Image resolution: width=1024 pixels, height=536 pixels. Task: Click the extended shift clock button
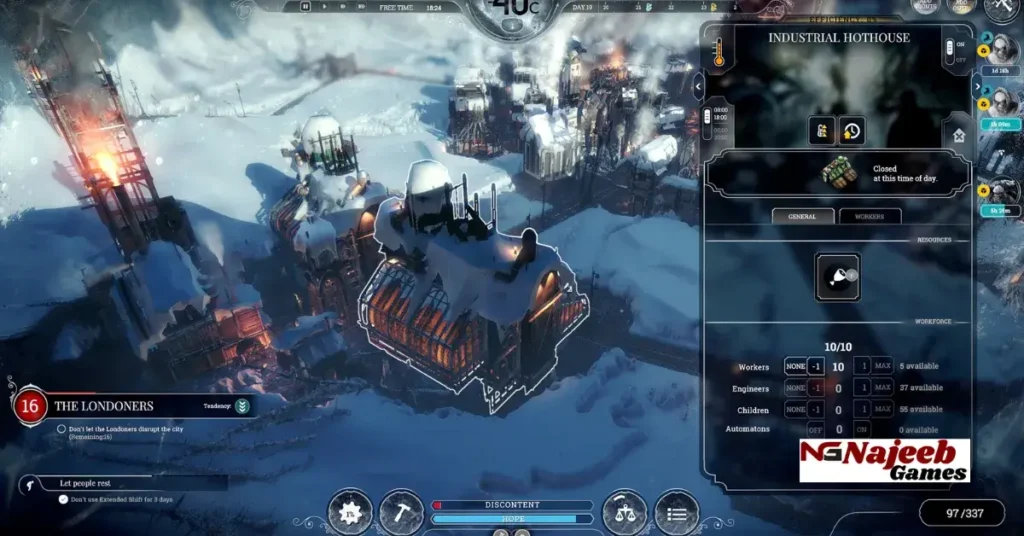850,130
